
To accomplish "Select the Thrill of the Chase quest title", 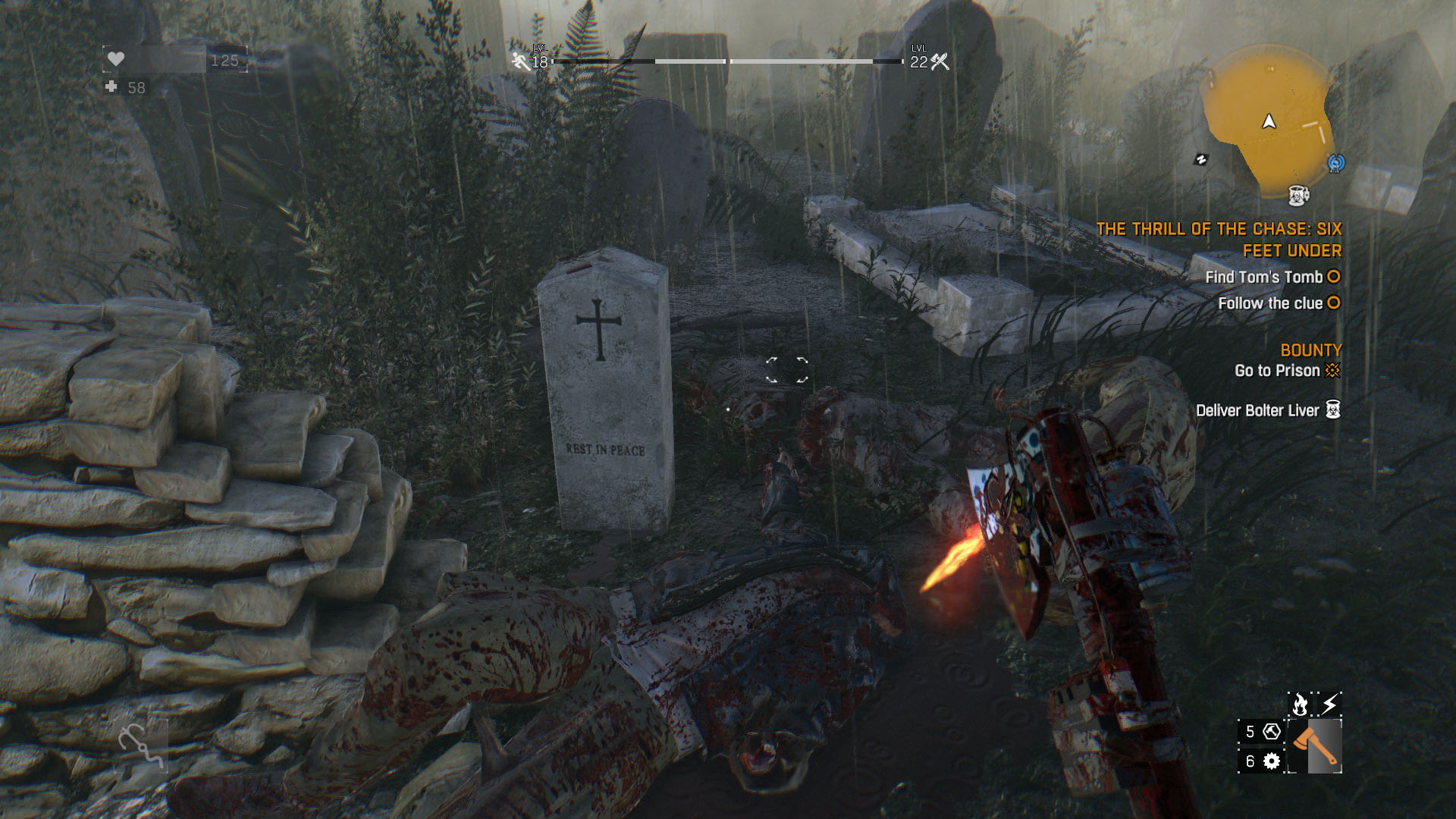I will [x=1219, y=240].
